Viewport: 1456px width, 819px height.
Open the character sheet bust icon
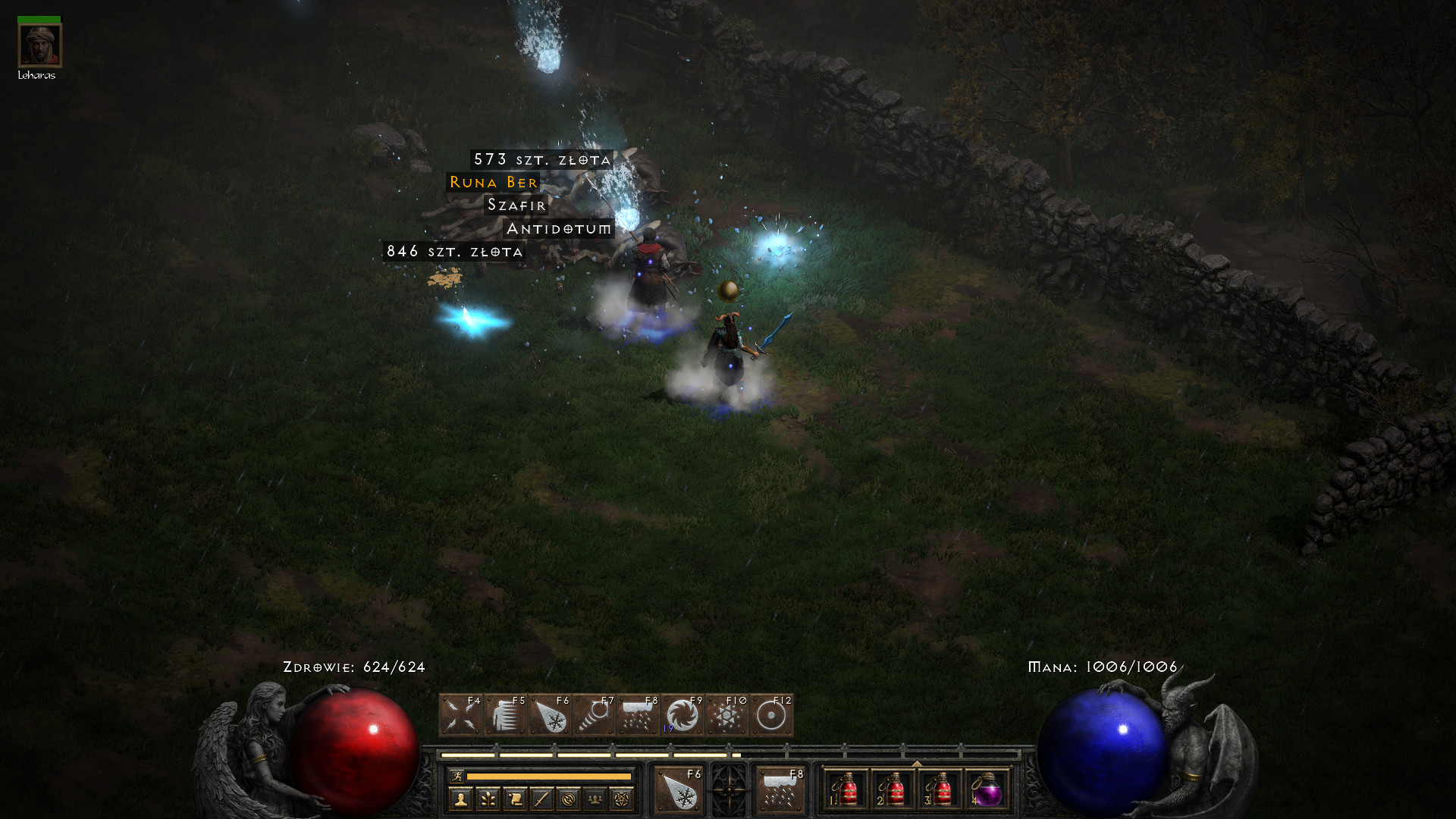tap(460, 799)
